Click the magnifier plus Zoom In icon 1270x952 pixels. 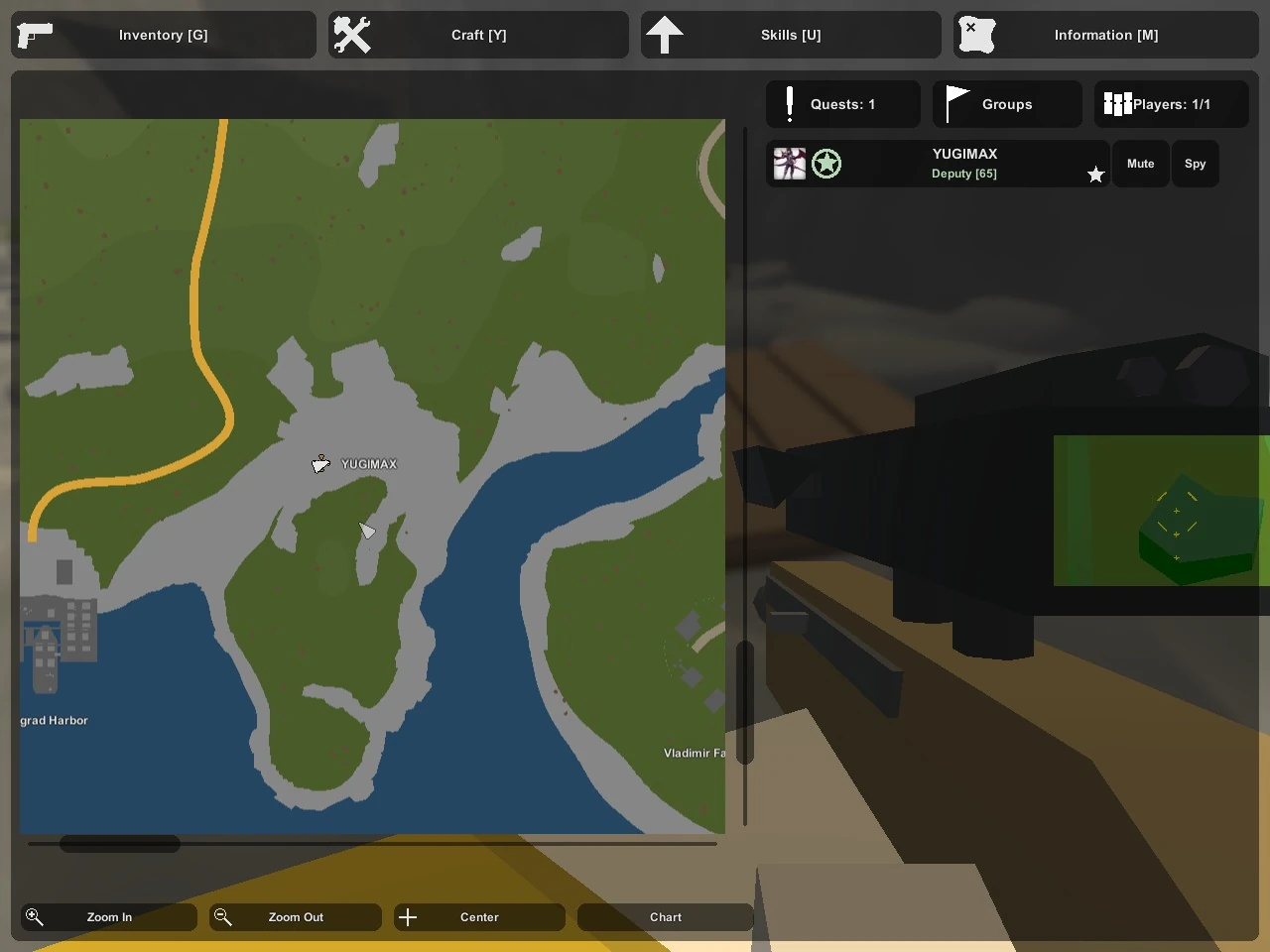point(35,917)
